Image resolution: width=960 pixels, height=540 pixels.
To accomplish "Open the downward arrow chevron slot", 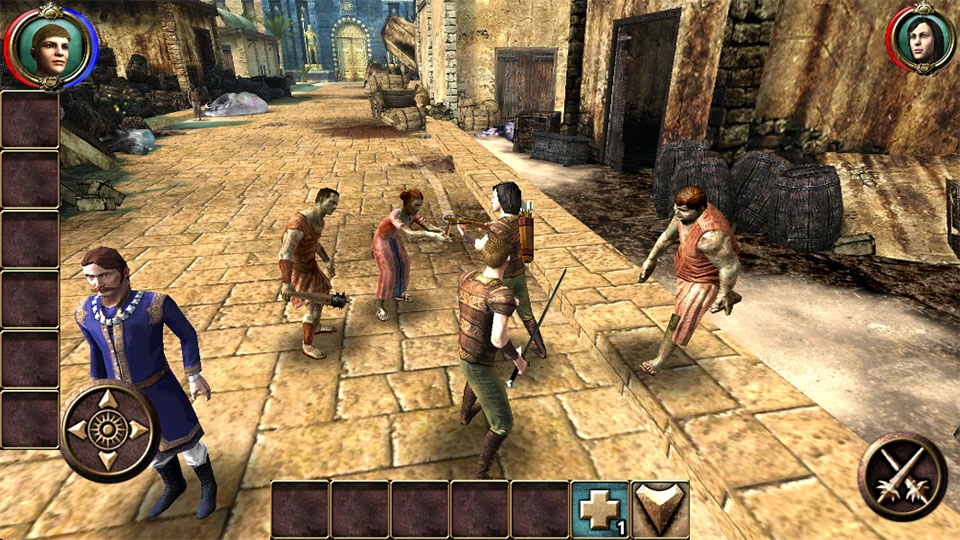I will click(x=660, y=510).
